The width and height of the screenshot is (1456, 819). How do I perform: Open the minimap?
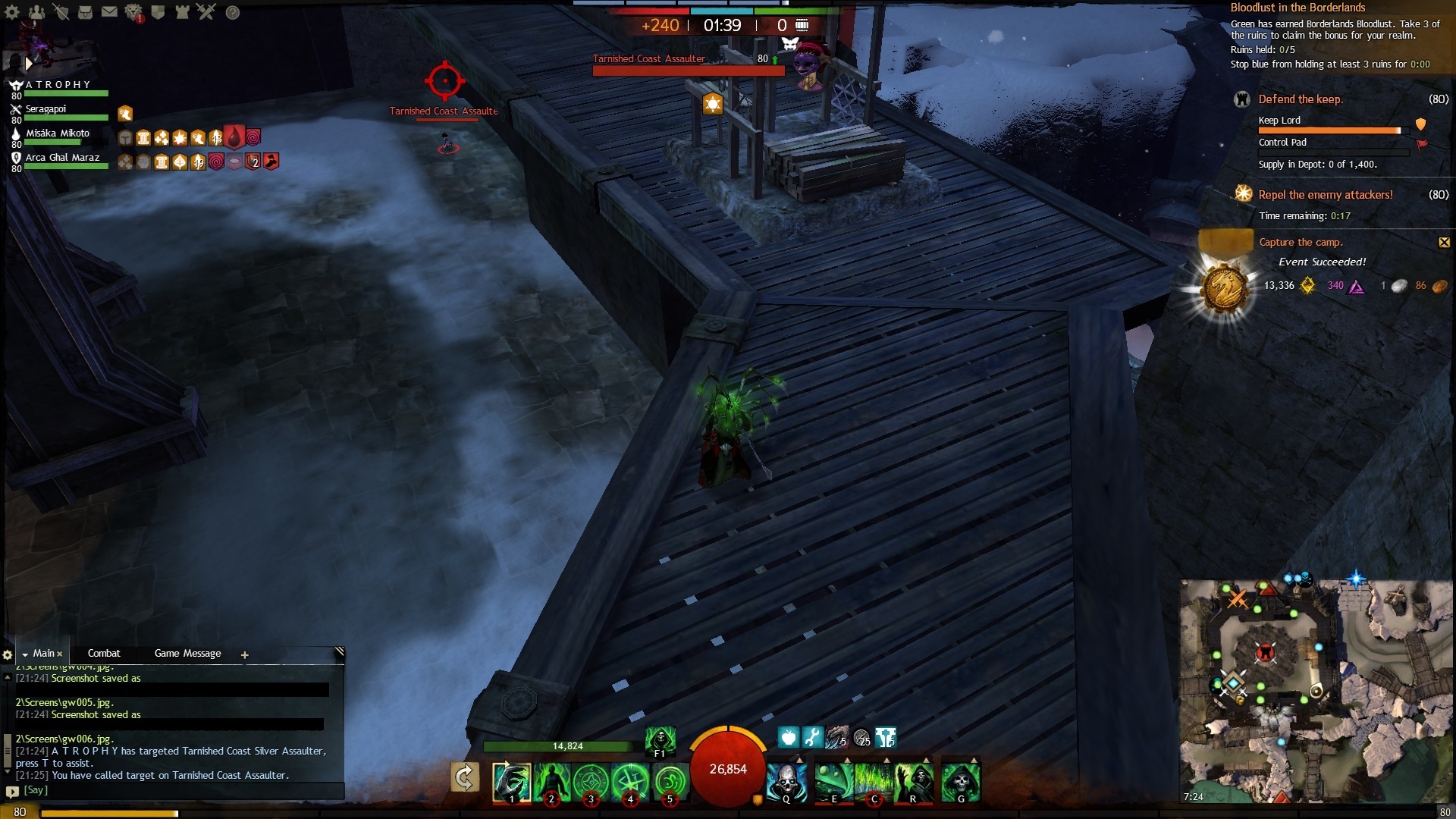tap(1316, 690)
